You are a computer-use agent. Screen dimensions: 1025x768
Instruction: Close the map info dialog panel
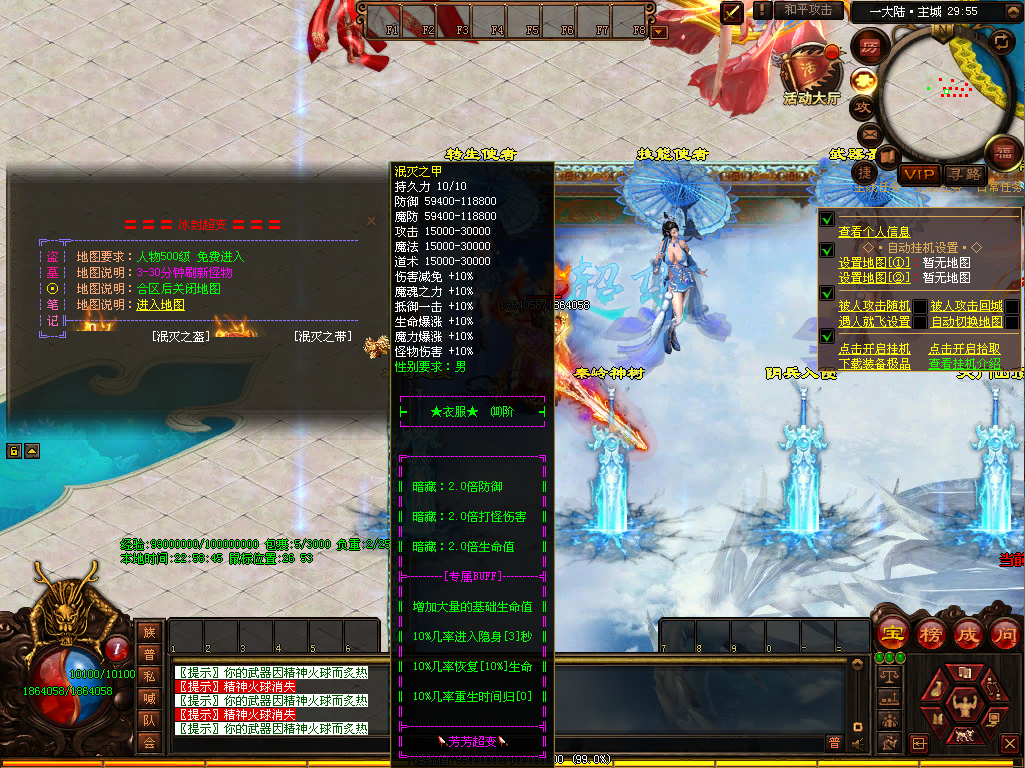point(371,221)
